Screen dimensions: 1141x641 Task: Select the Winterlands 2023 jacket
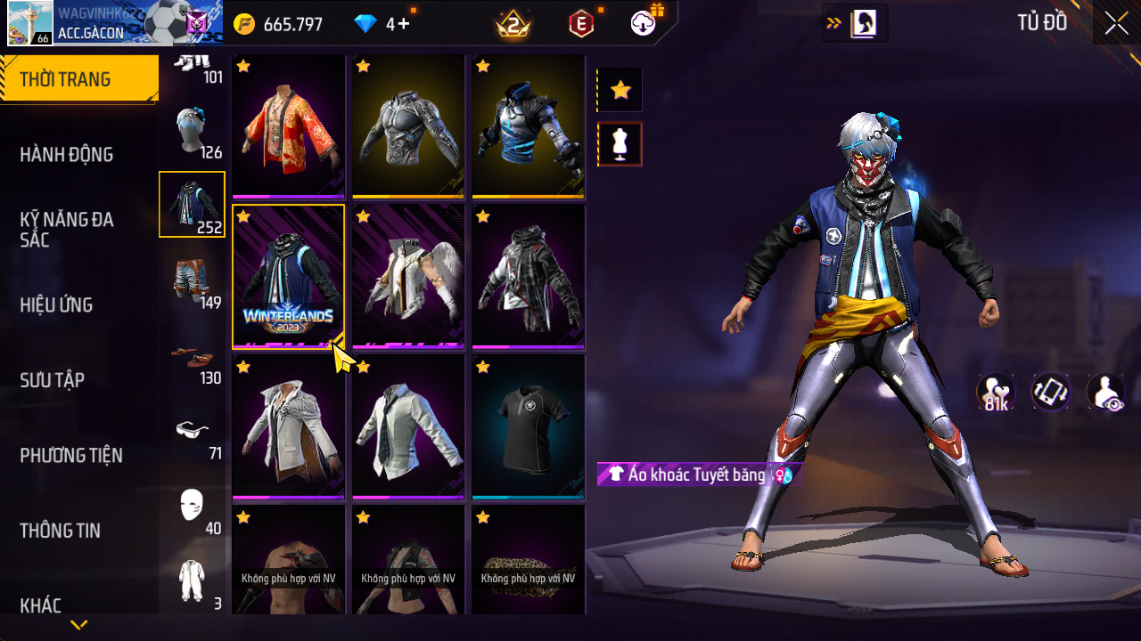(289, 276)
